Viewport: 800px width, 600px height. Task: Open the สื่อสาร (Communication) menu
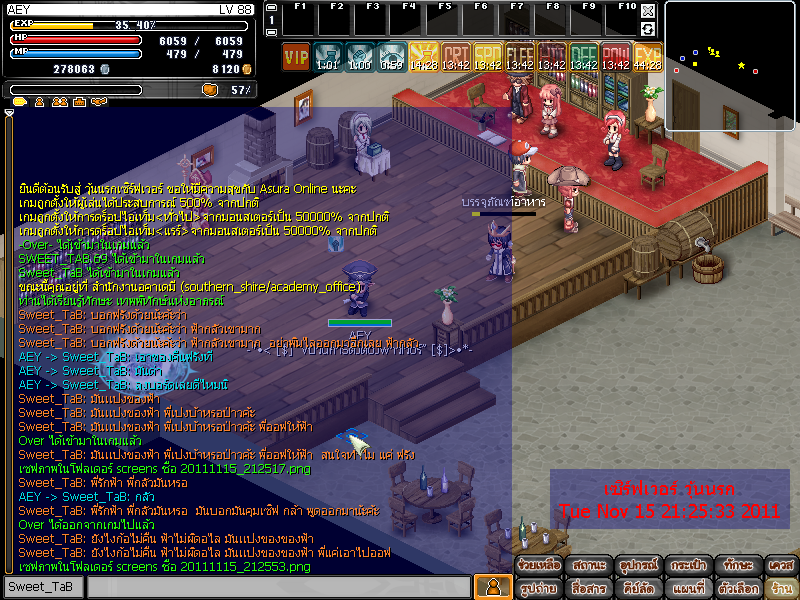(589, 588)
